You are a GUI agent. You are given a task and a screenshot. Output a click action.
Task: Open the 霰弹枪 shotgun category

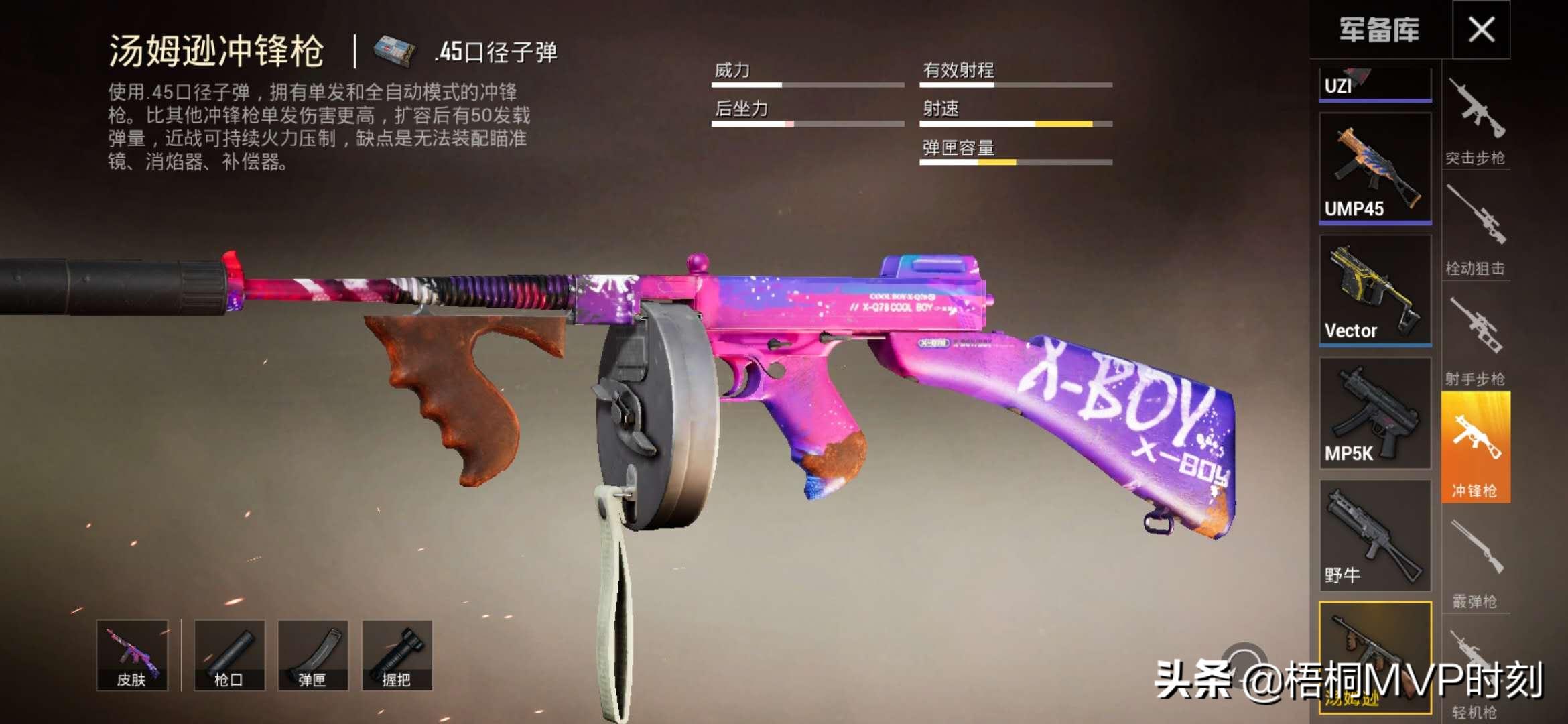[1476, 563]
